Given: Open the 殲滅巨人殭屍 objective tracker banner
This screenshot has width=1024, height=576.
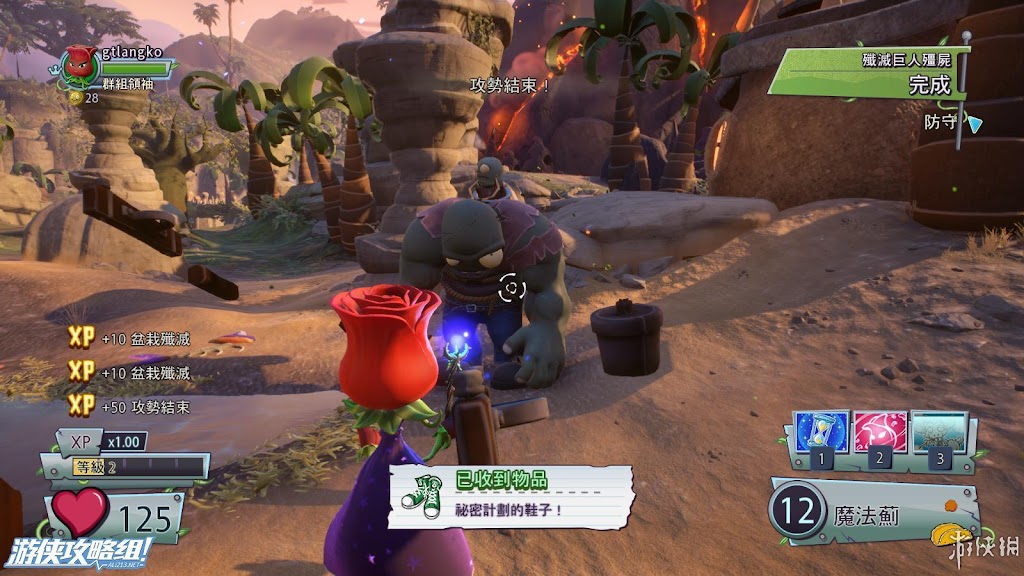Looking at the screenshot, I should tap(868, 74).
